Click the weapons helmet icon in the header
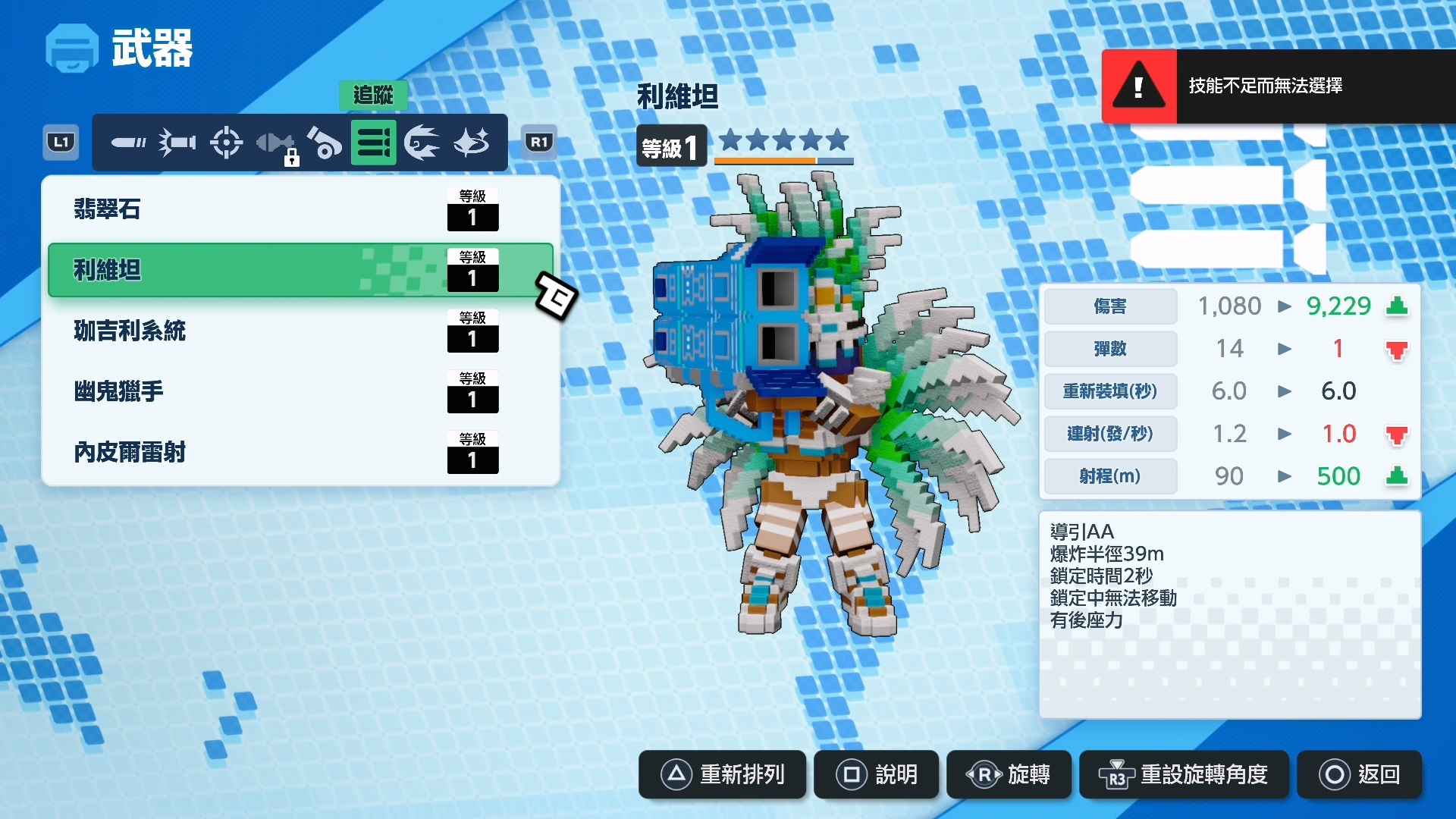Screen dimensions: 1456x819 click(x=71, y=48)
